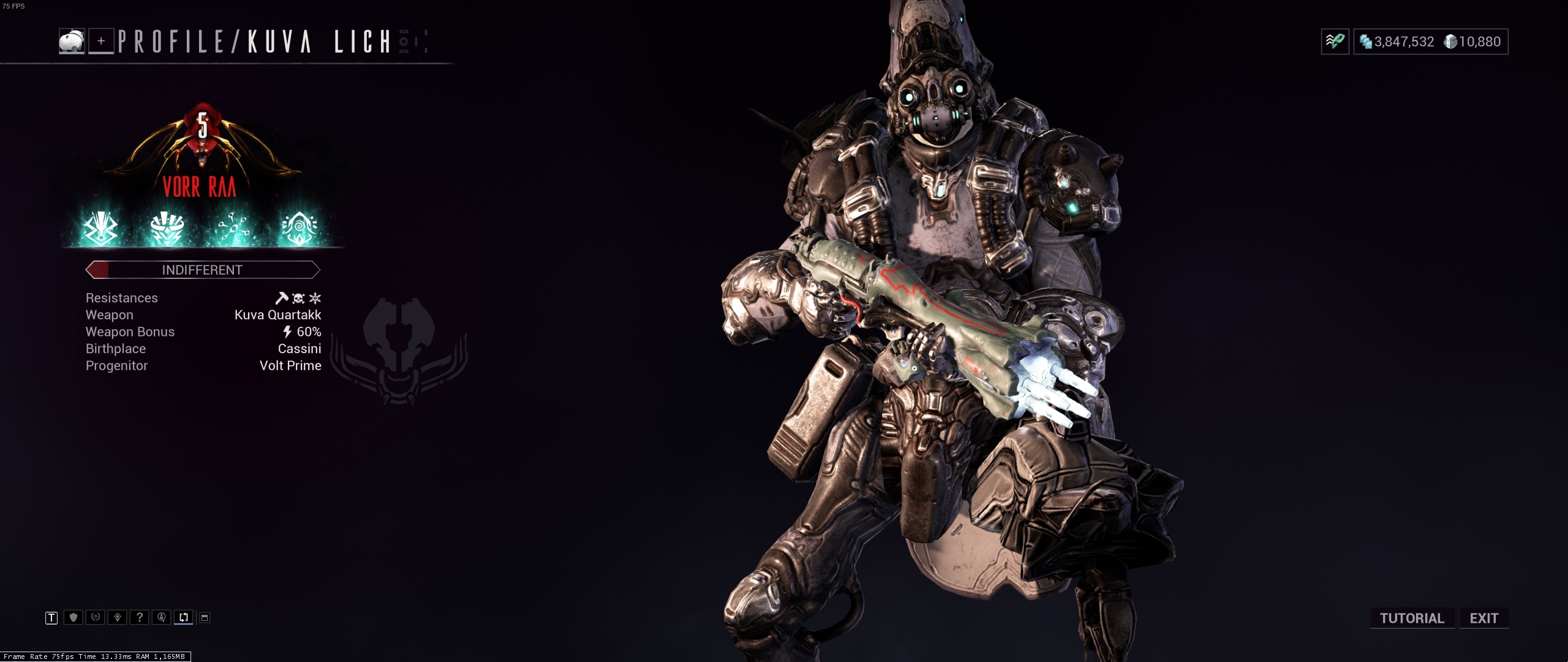Click the skull resistance icon
Image resolution: width=1568 pixels, height=662 pixels.
(x=299, y=299)
